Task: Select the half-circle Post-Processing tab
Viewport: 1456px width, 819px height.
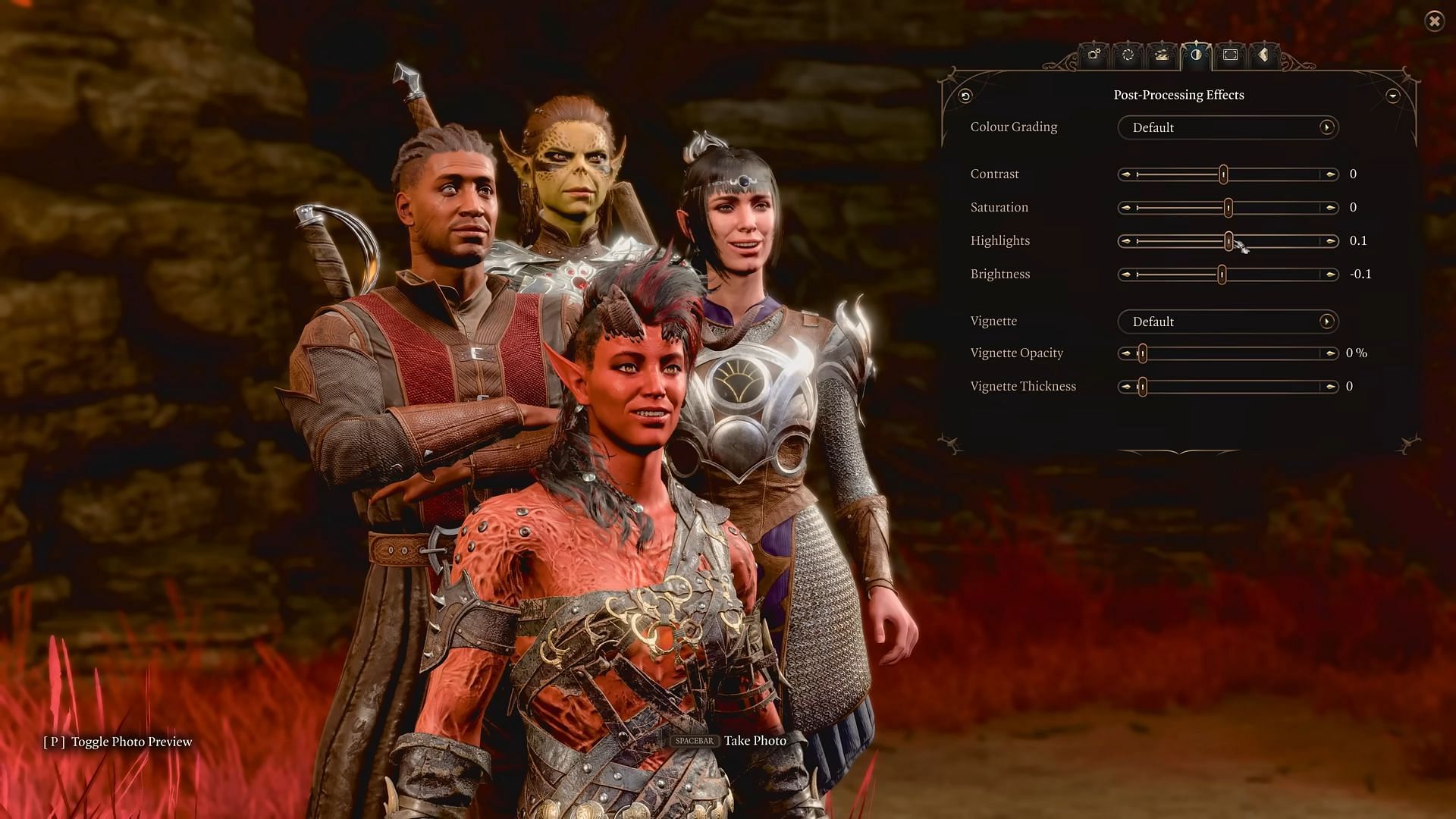Action: [1196, 55]
